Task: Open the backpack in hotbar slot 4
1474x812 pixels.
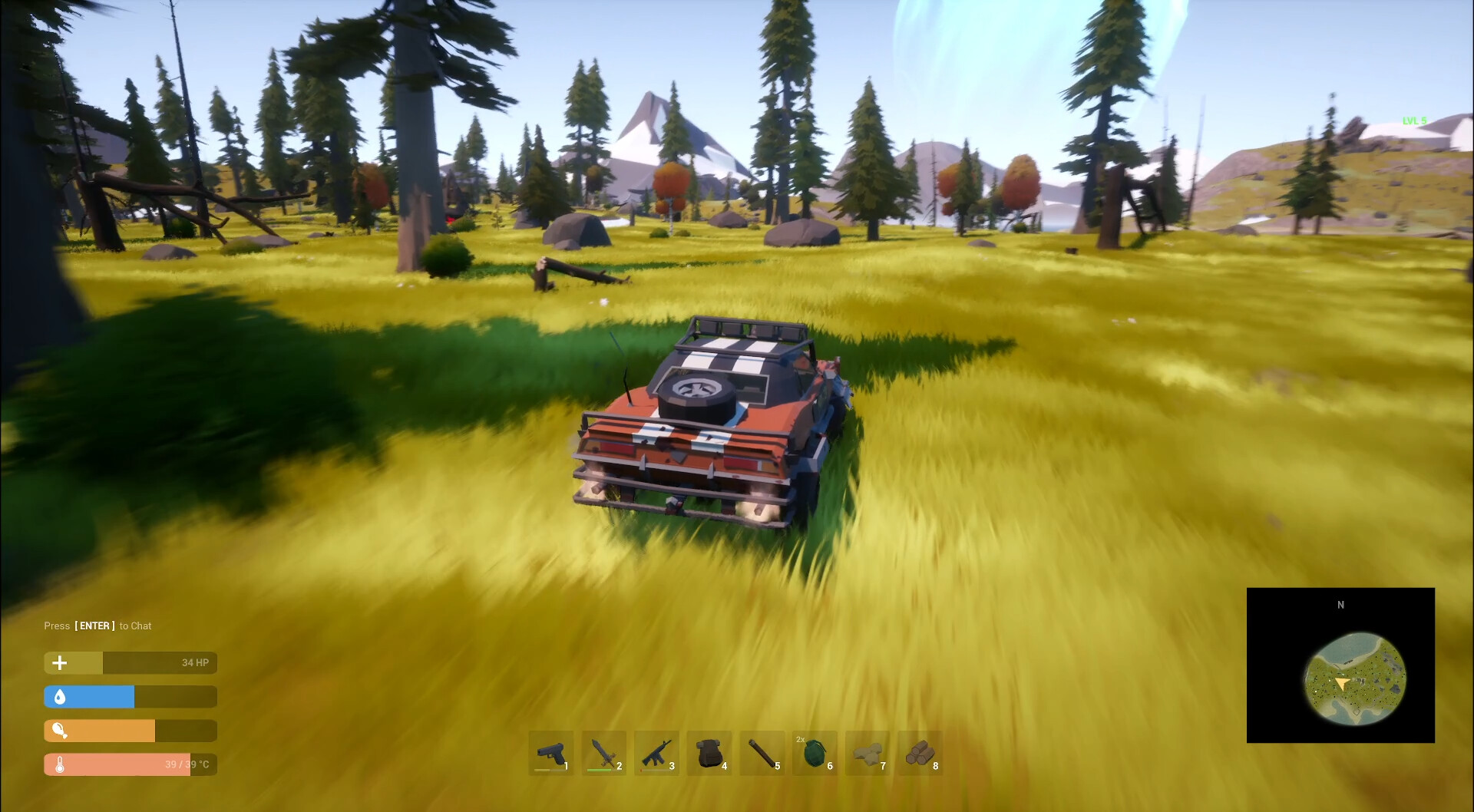Action: (710, 754)
